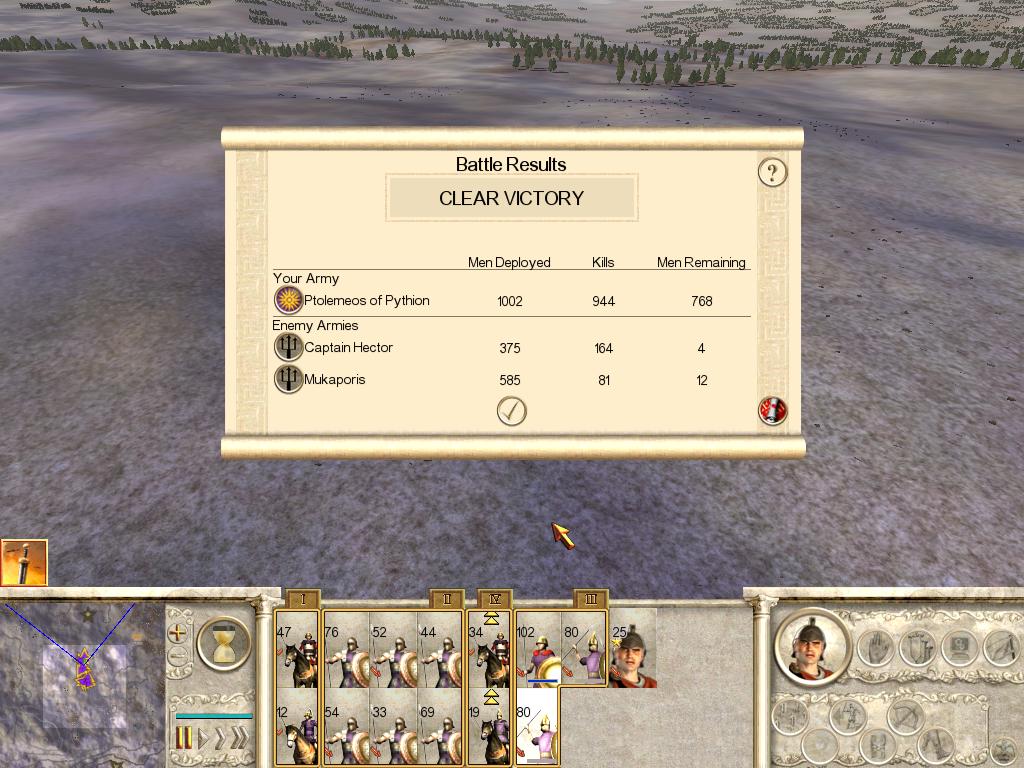The height and width of the screenshot is (768, 1024).
Task: Click the red round icon on the results scroll
Action: pos(772,410)
